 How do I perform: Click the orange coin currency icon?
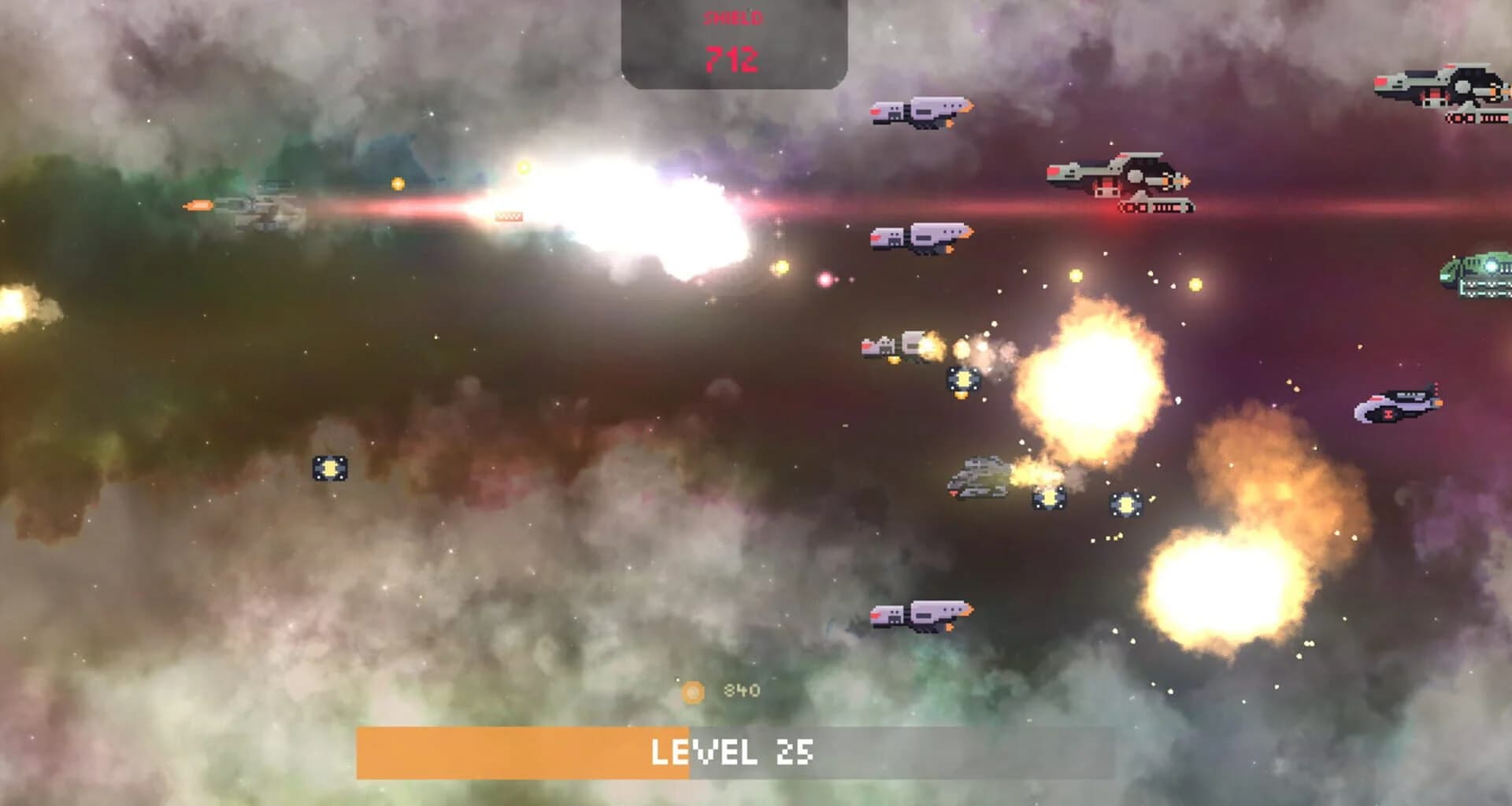pyautogui.click(x=693, y=691)
